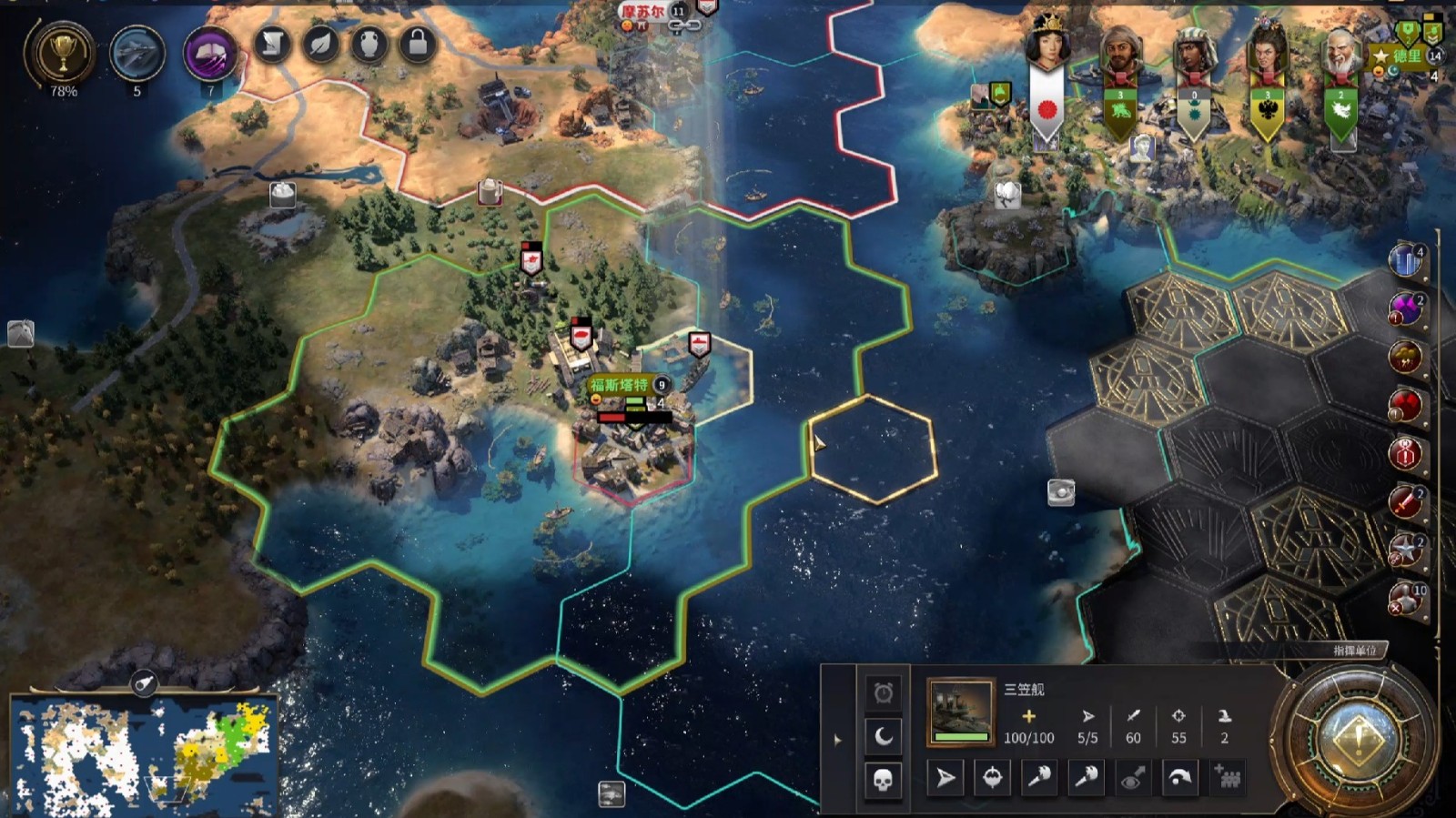The image size is (1456, 818).
Task: Open the notification with red sword icon
Action: [x=1406, y=501]
